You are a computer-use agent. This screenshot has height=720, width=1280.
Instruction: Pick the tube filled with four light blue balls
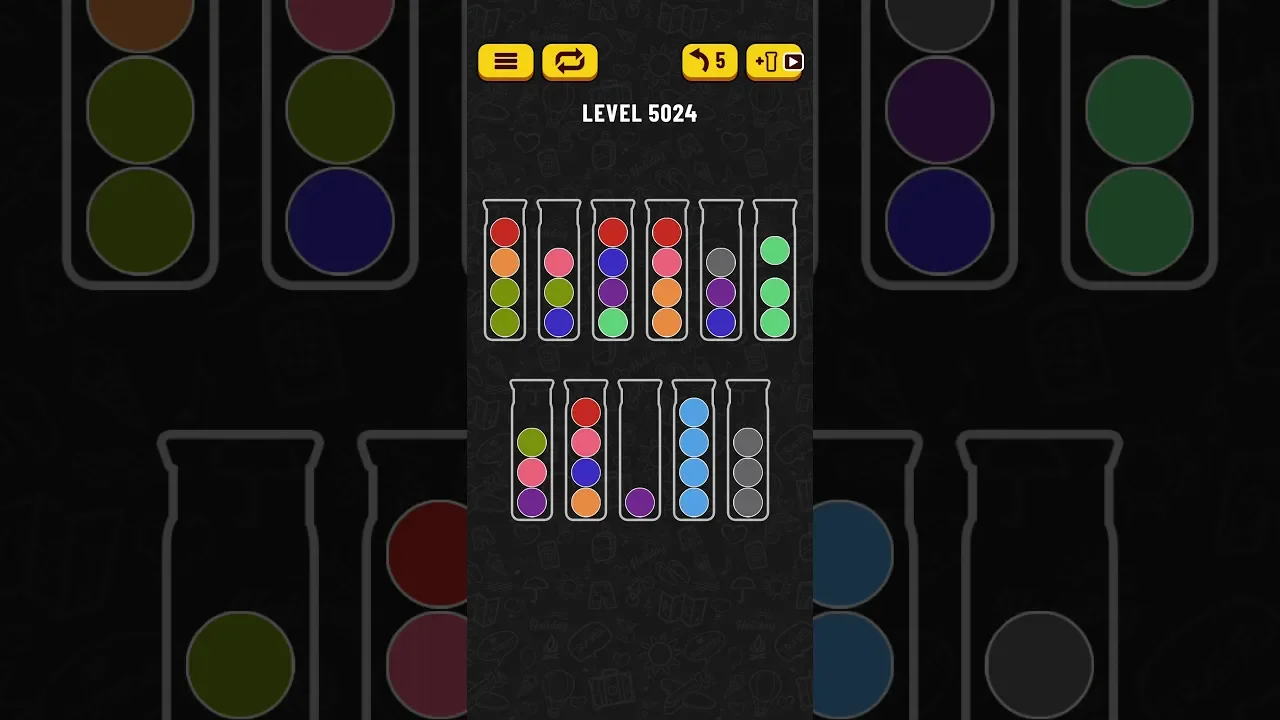(x=694, y=452)
